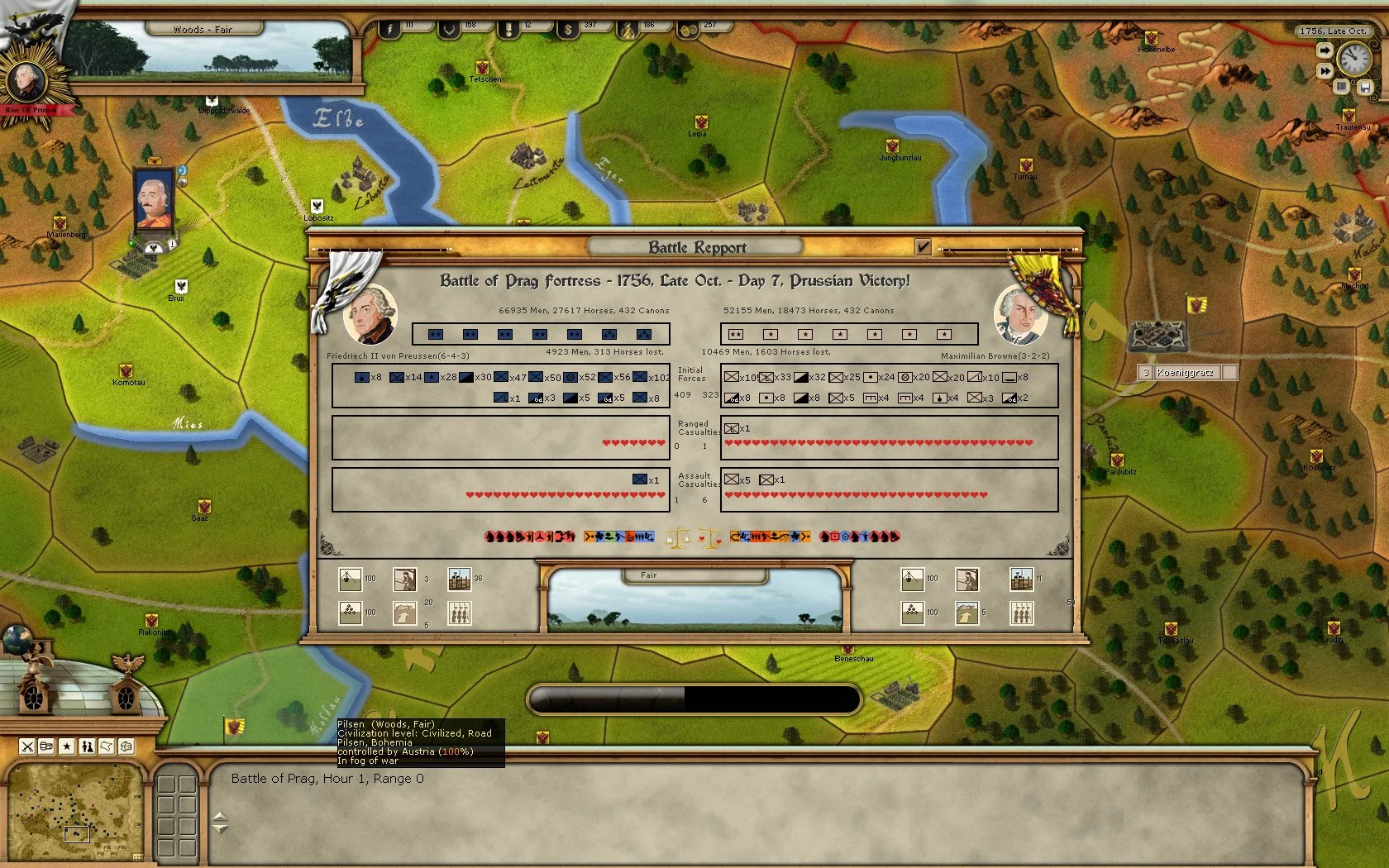Toggle the leaders display icon in bottom toolbar
The image size is (1389, 868).
(86, 746)
